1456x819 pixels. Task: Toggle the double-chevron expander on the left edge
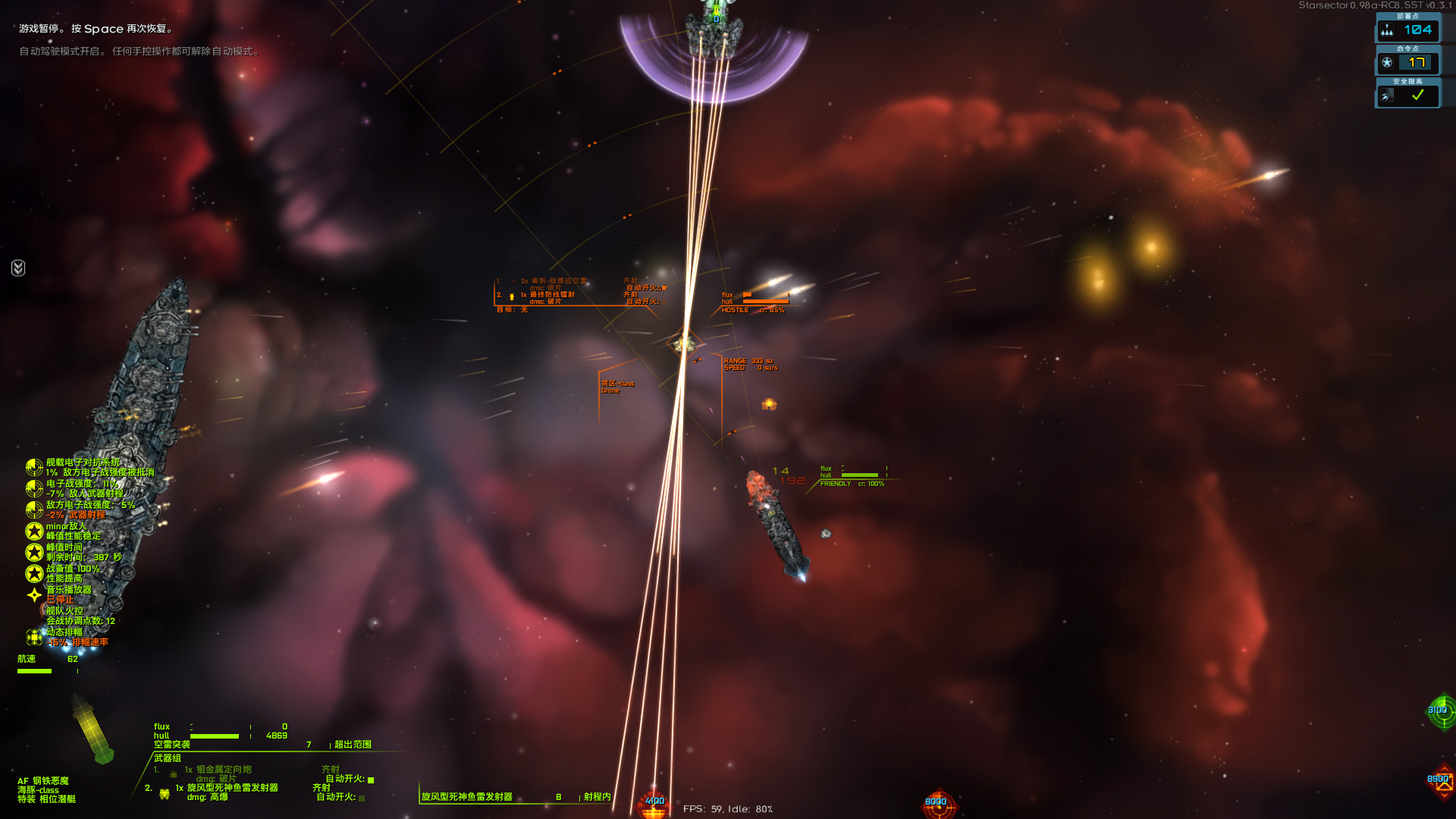(18, 268)
